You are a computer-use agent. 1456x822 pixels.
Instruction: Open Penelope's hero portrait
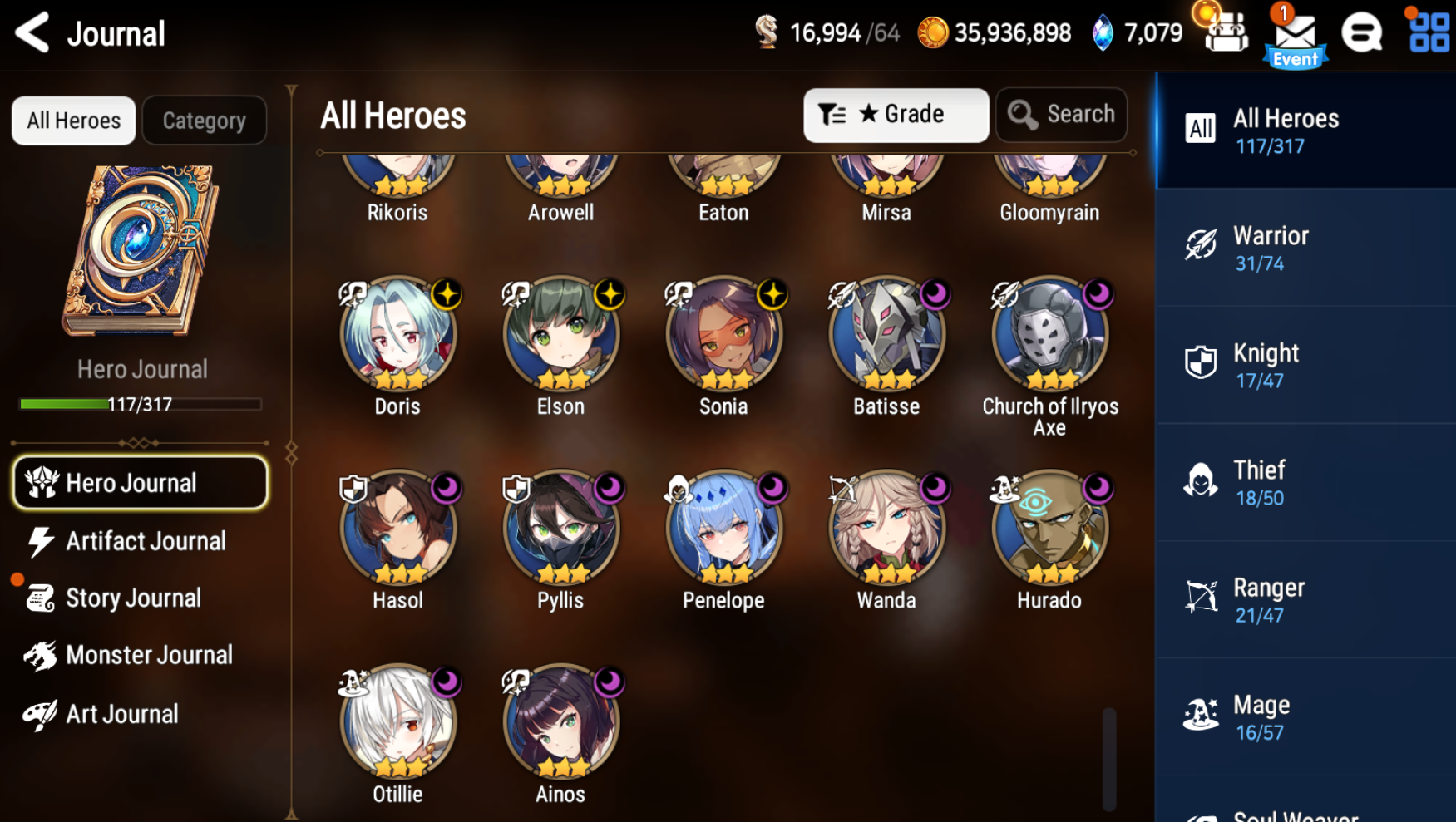(723, 528)
